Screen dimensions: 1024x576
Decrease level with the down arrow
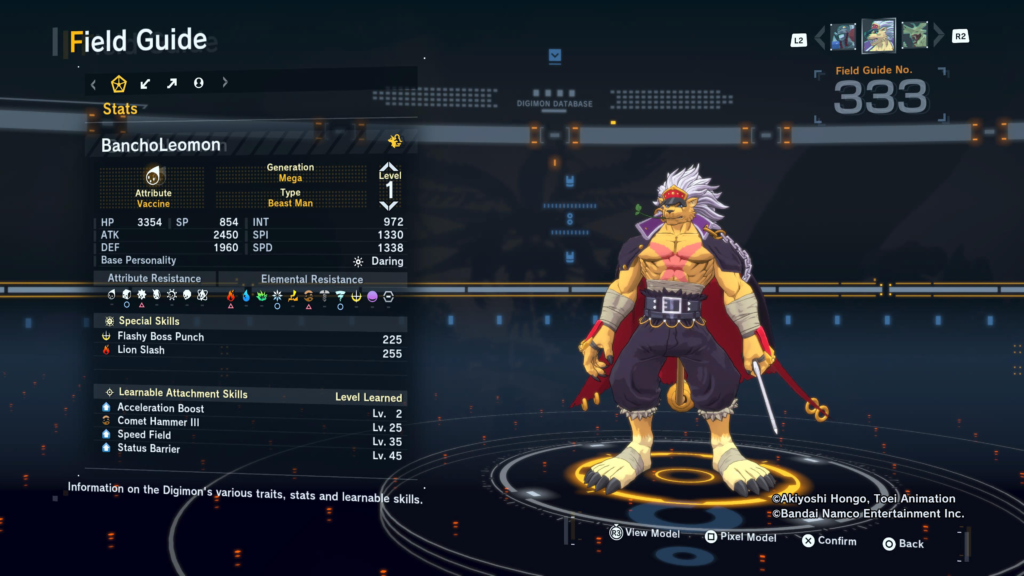point(389,204)
